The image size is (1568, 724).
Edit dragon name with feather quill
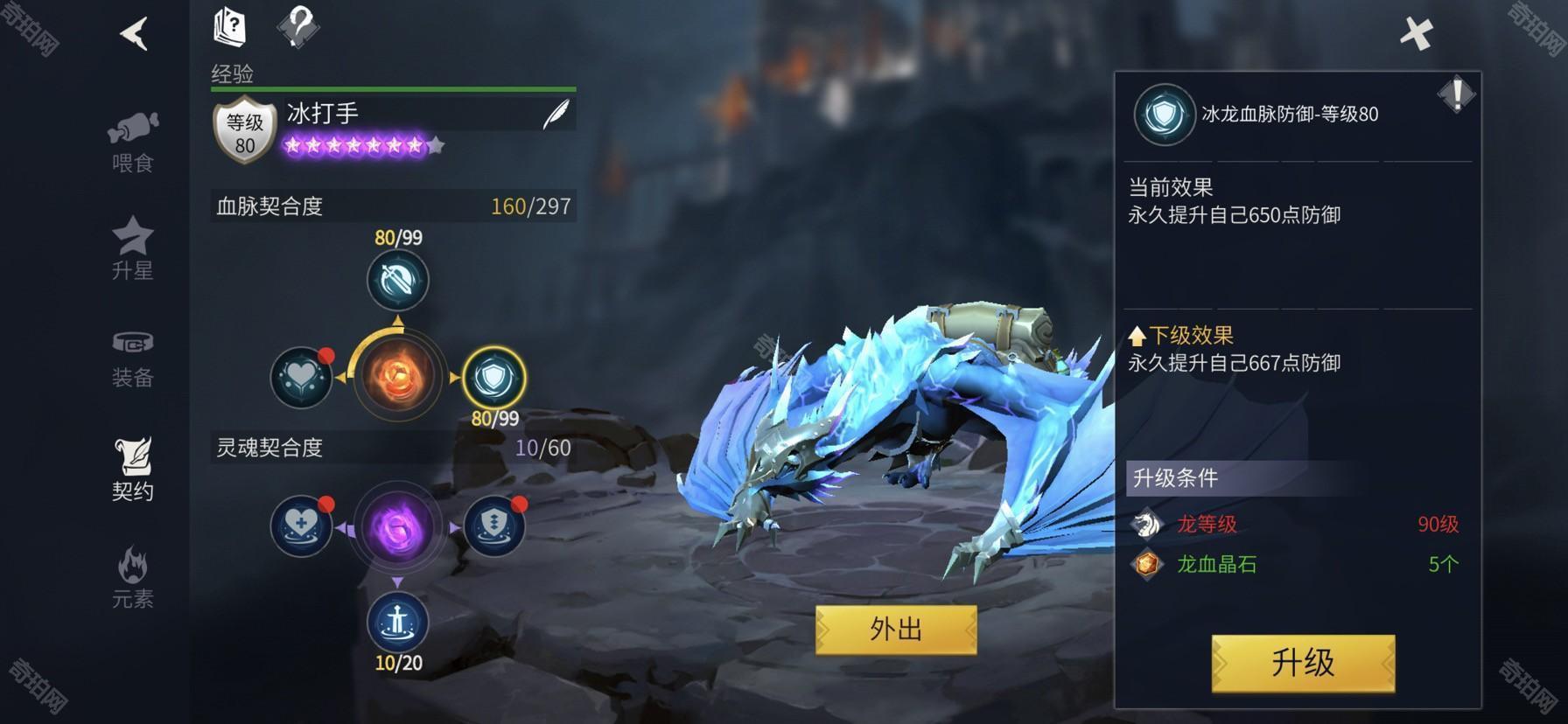click(x=555, y=114)
